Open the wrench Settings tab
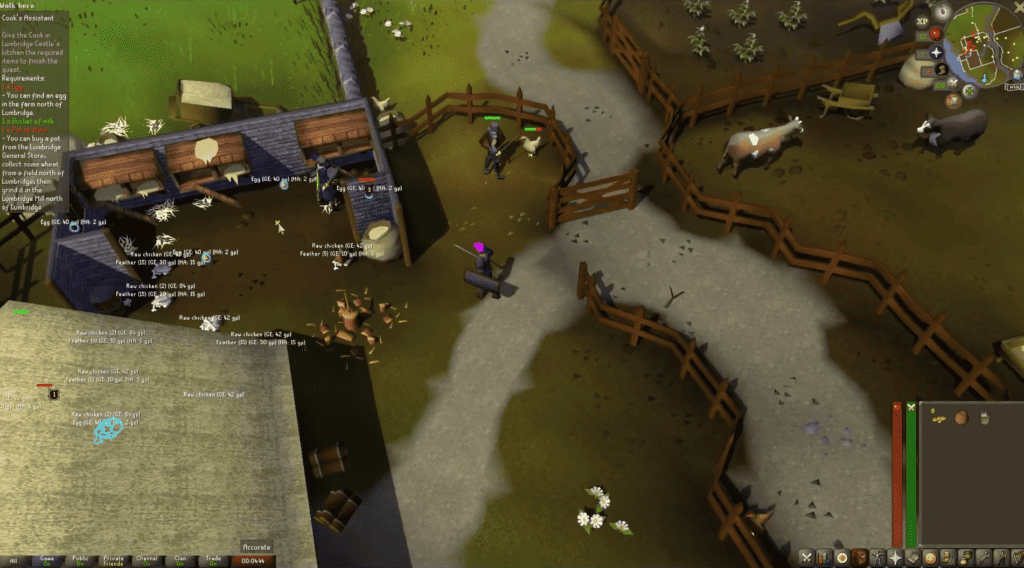This screenshot has width=1024, height=568. [x=986, y=557]
